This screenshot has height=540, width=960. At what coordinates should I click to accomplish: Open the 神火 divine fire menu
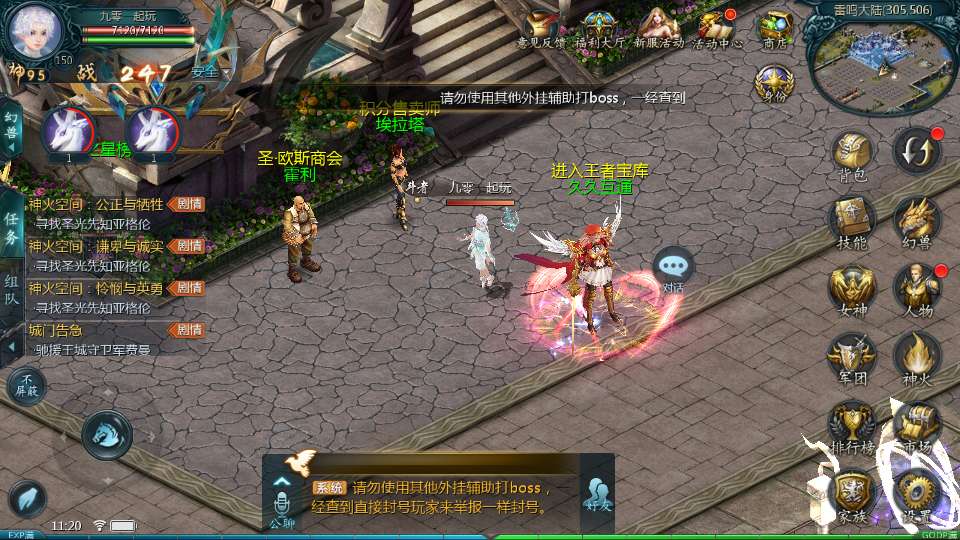[916, 357]
